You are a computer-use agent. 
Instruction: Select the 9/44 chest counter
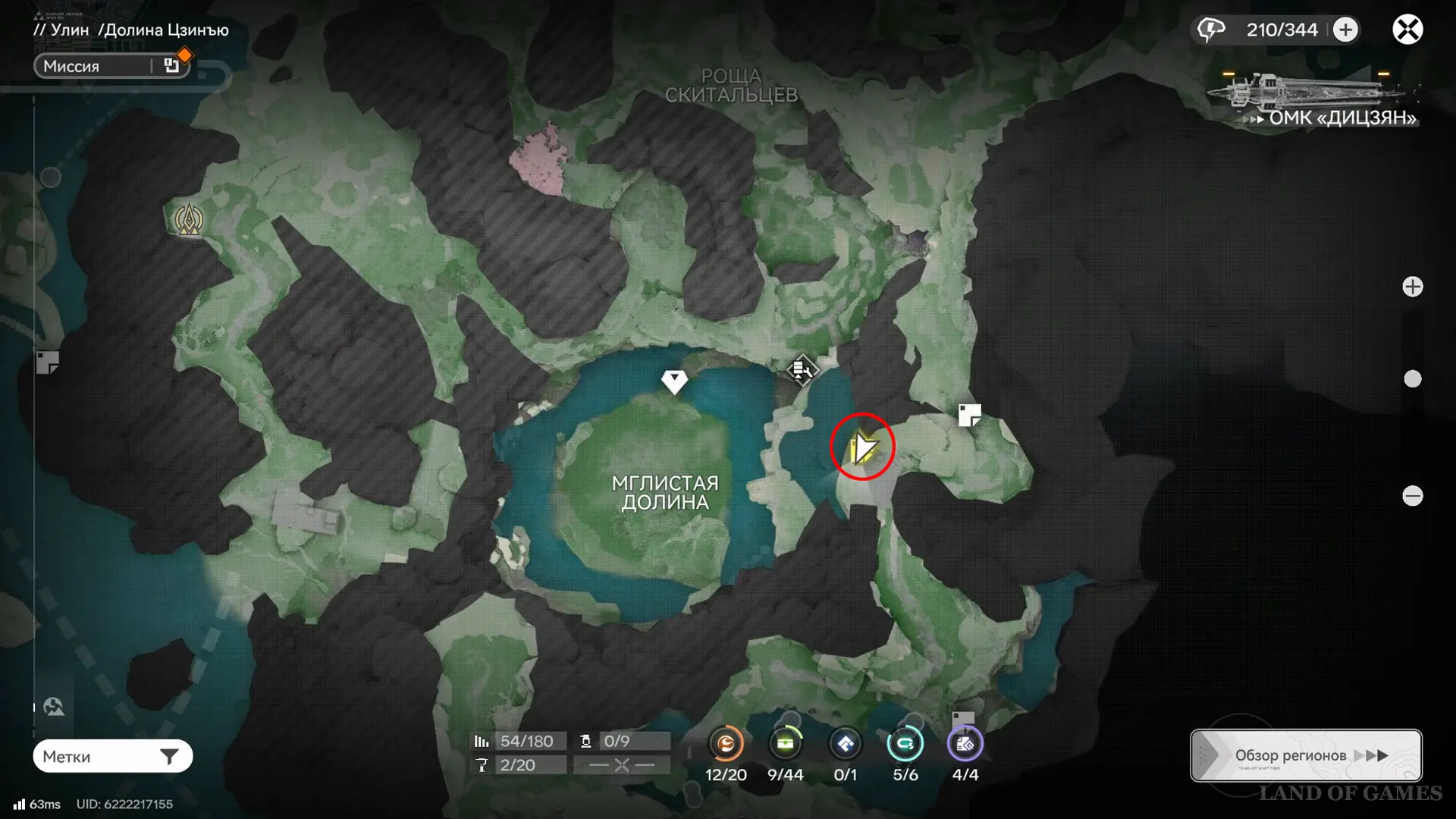(785, 744)
